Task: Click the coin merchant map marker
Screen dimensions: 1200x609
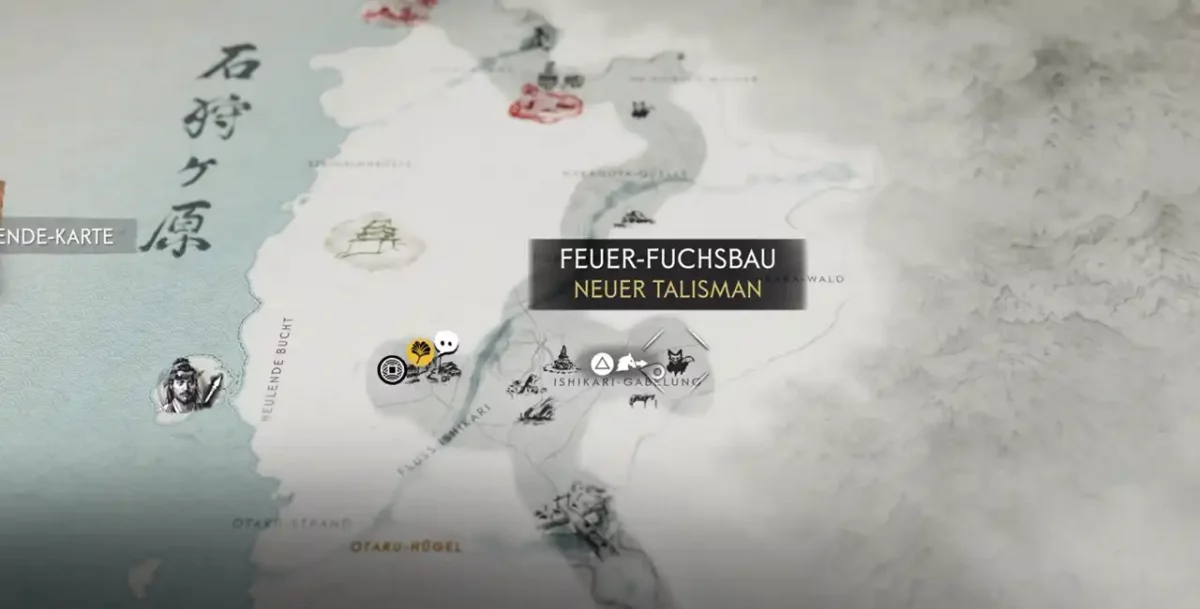Action: tap(392, 370)
